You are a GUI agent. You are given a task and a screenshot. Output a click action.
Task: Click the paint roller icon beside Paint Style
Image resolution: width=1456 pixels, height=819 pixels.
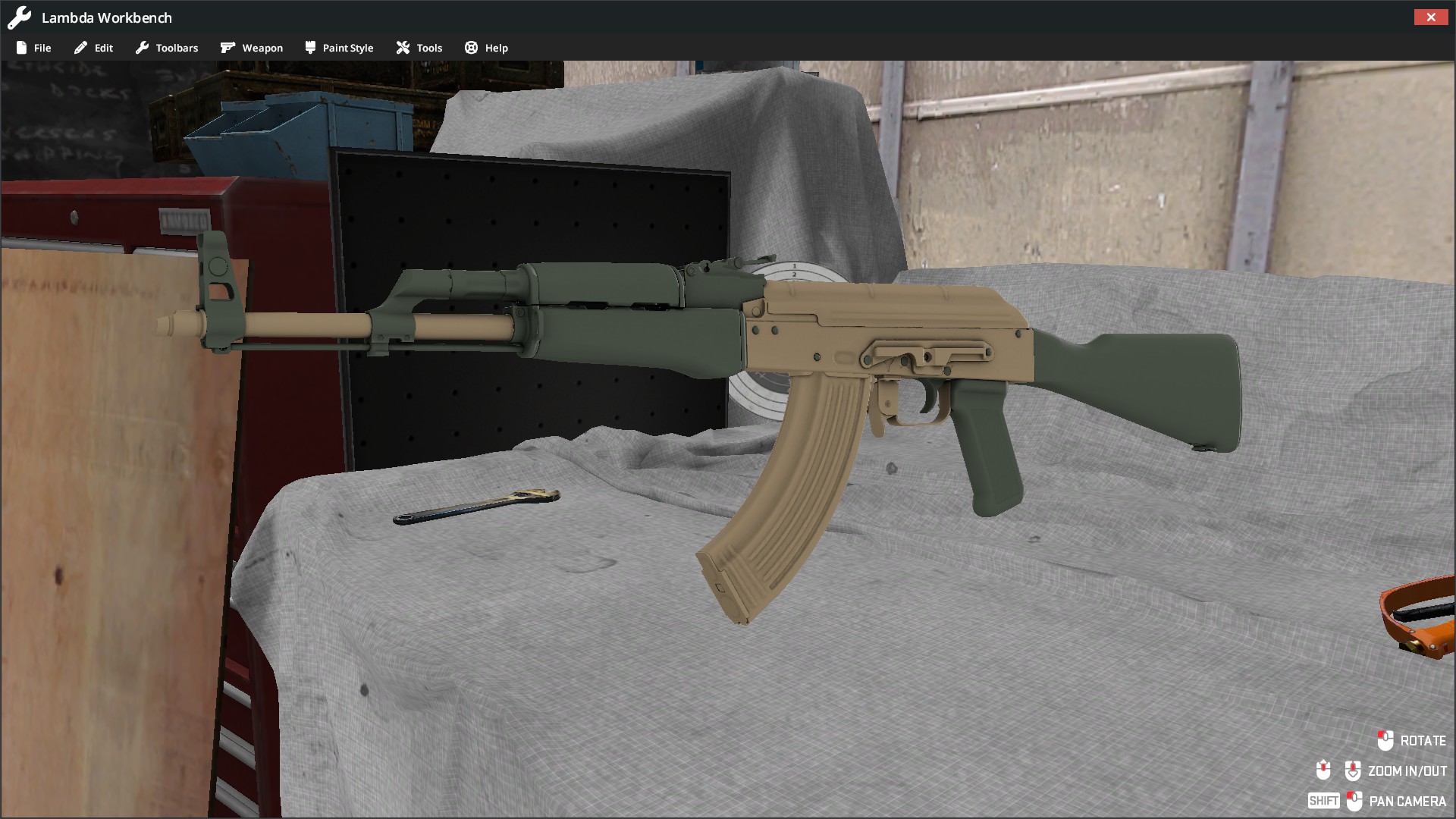pyautogui.click(x=309, y=47)
